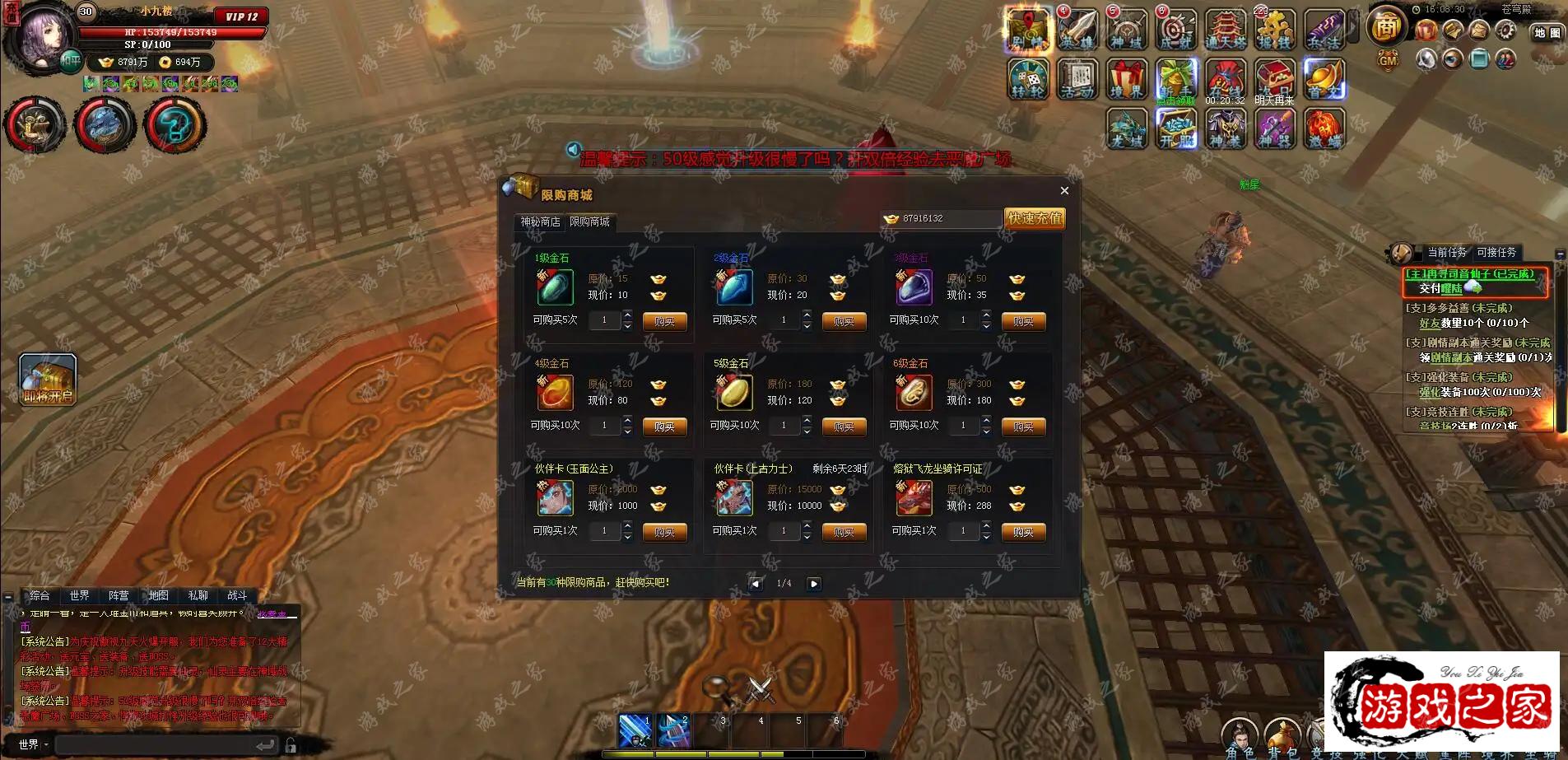The image size is (1568, 760).
Task: Open the 通天塔 tower icon
Action: point(1226,31)
